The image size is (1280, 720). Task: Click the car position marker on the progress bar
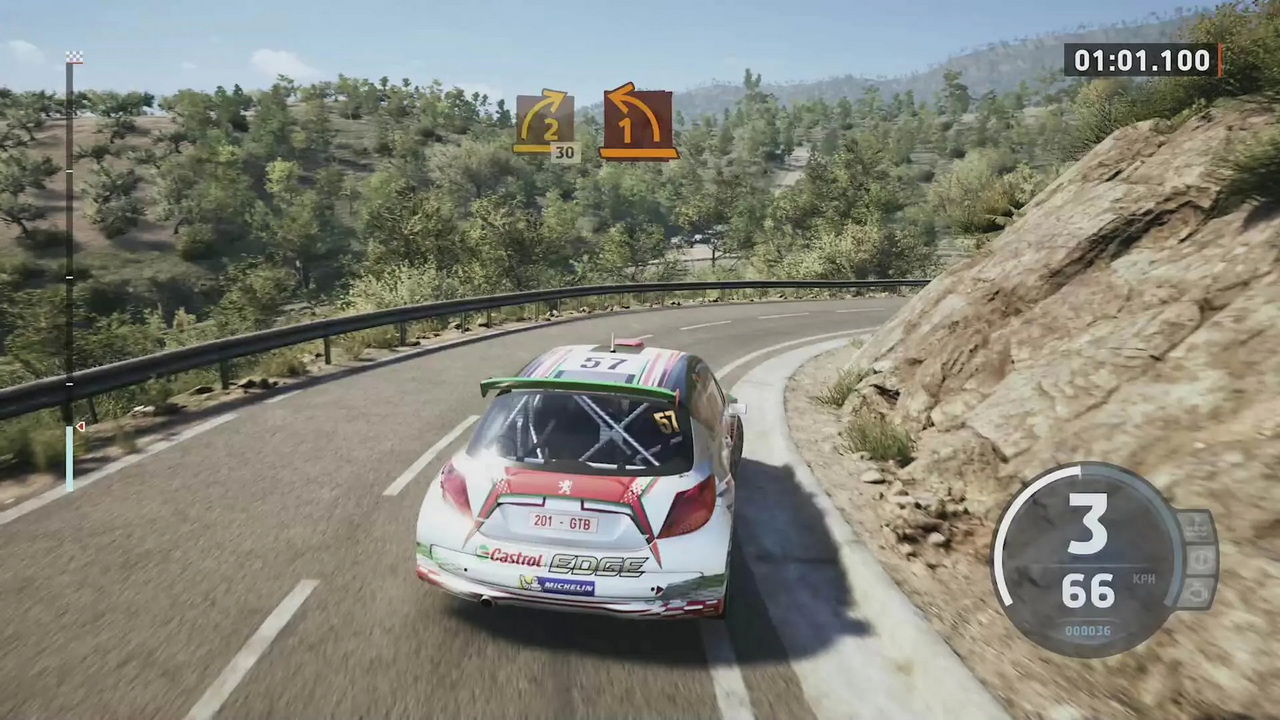(80, 427)
